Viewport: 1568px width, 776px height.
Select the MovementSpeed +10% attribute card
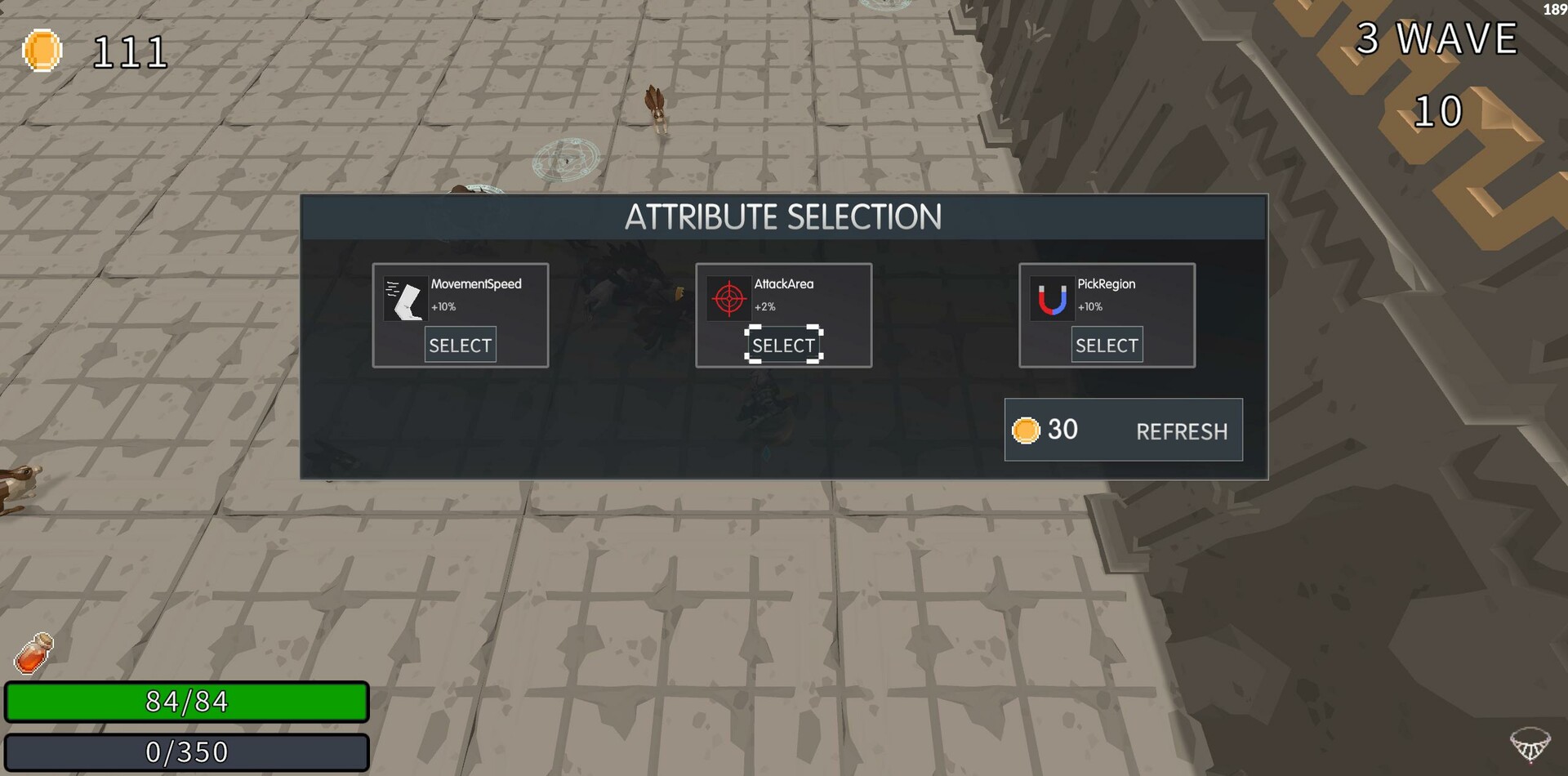(x=460, y=344)
